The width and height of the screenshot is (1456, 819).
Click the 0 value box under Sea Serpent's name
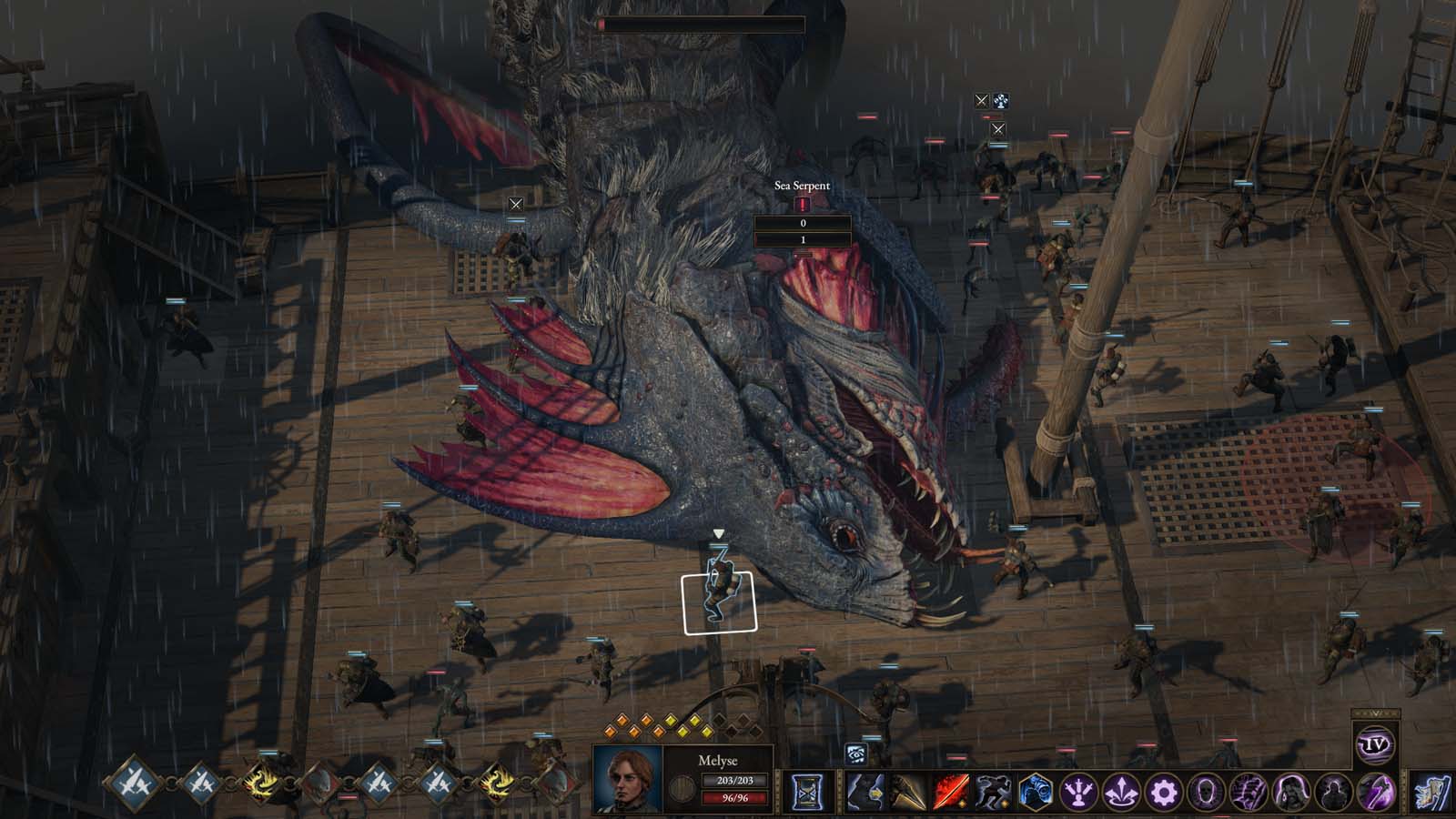(803, 224)
